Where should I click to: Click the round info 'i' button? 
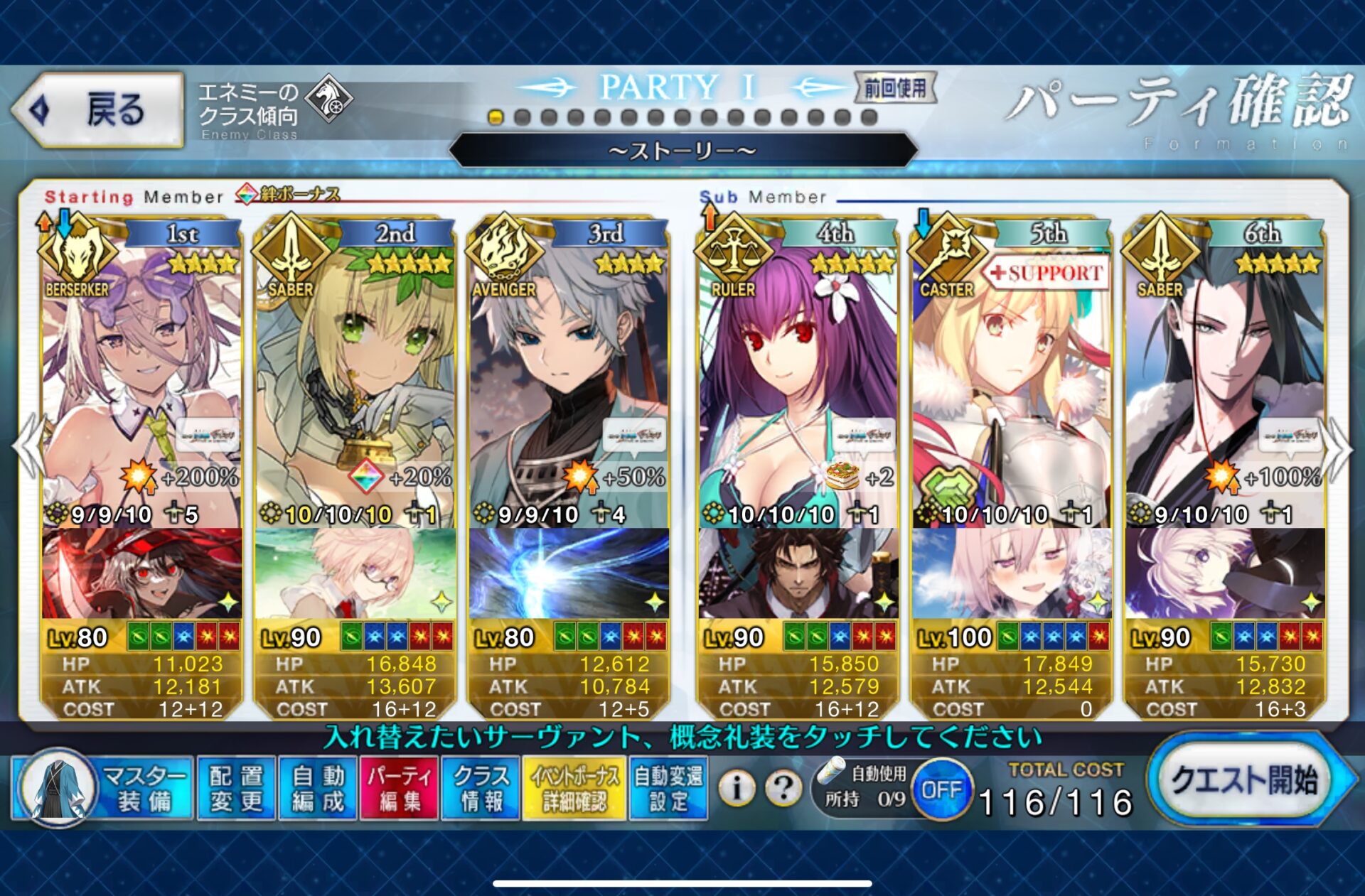coord(737,787)
